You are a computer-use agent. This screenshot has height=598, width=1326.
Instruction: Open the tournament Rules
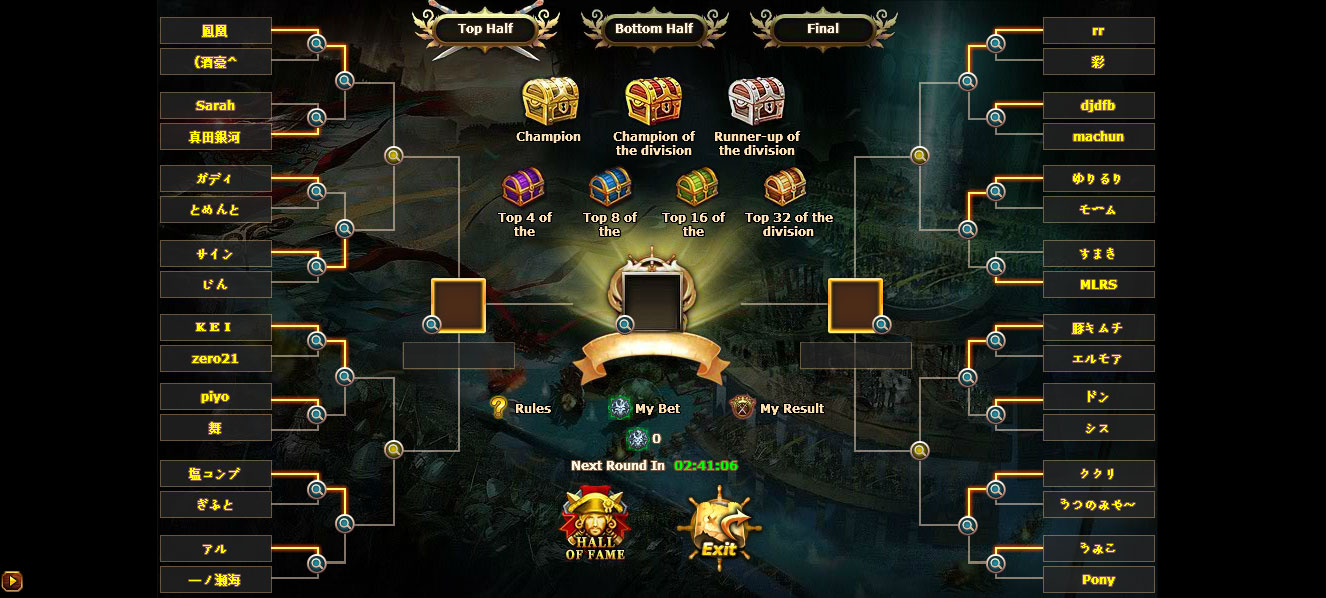click(521, 408)
